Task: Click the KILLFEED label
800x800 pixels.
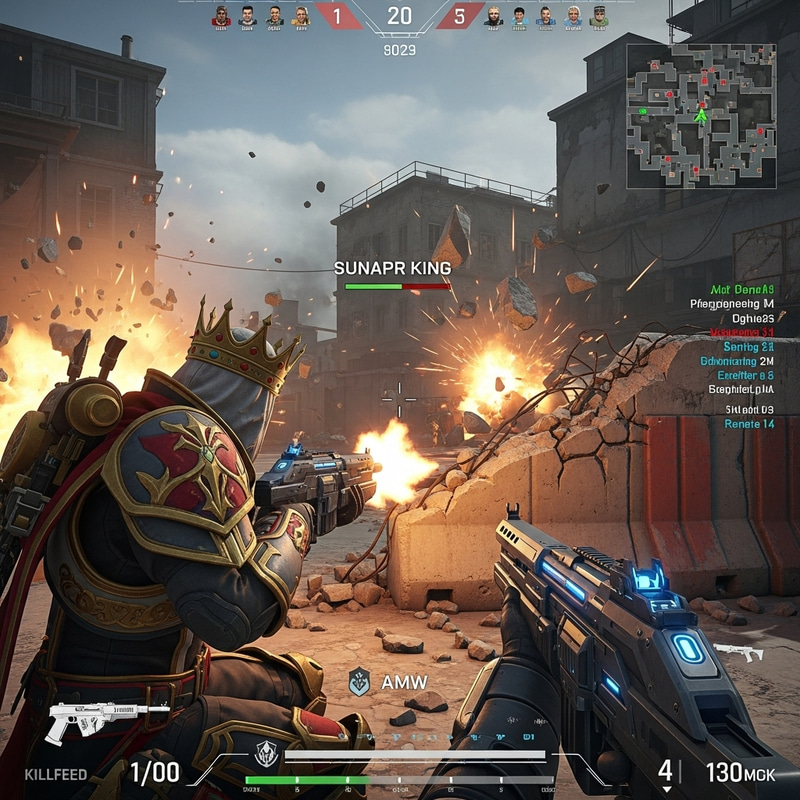Action: [x=56, y=774]
